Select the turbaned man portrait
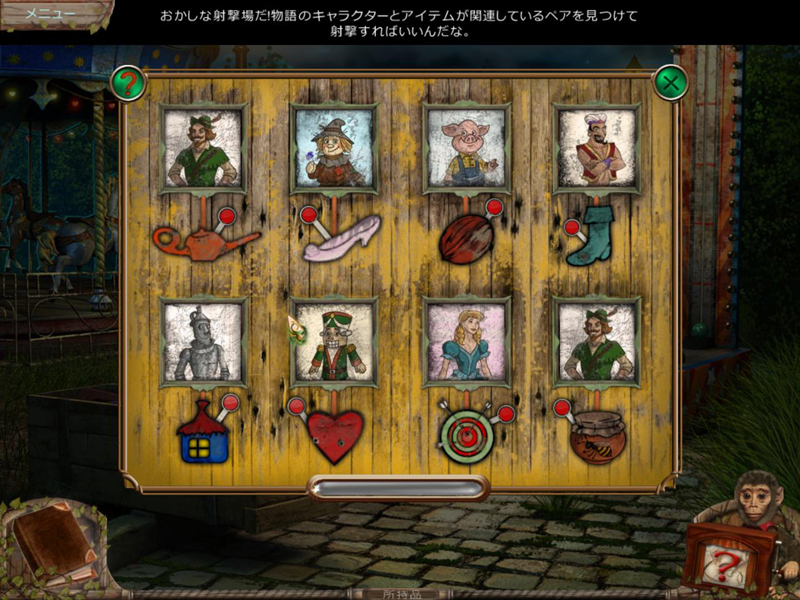Screen dimensions: 800x600 [x=597, y=149]
